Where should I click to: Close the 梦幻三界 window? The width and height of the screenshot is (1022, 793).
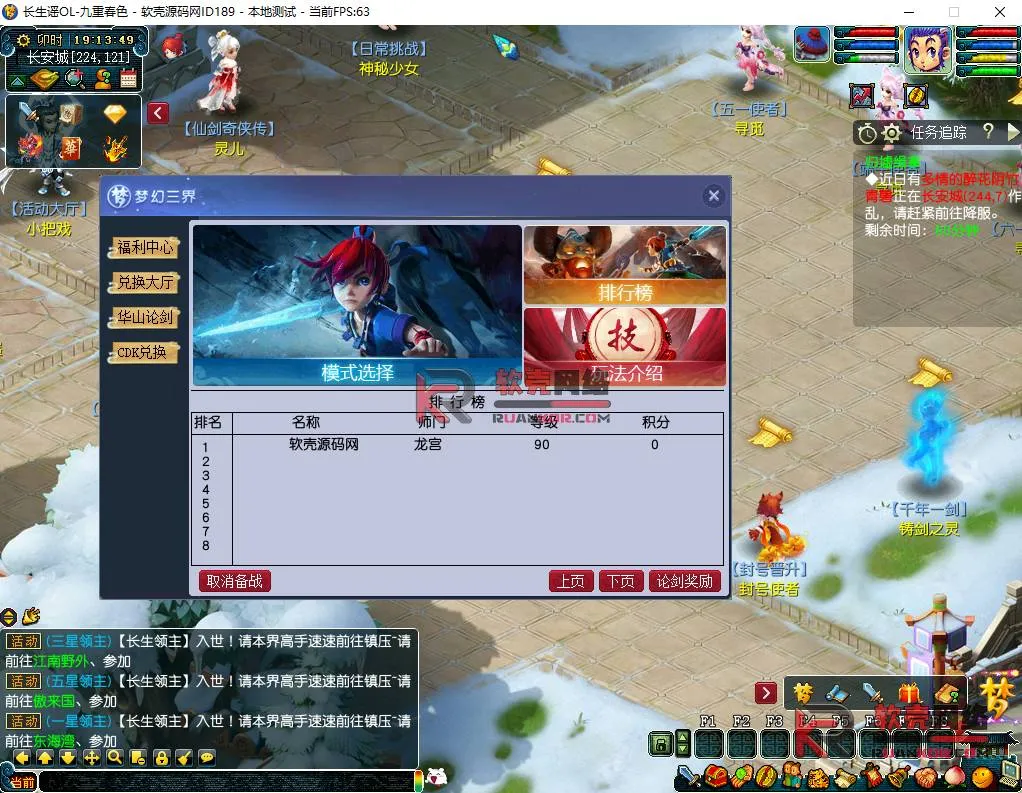click(712, 196)
